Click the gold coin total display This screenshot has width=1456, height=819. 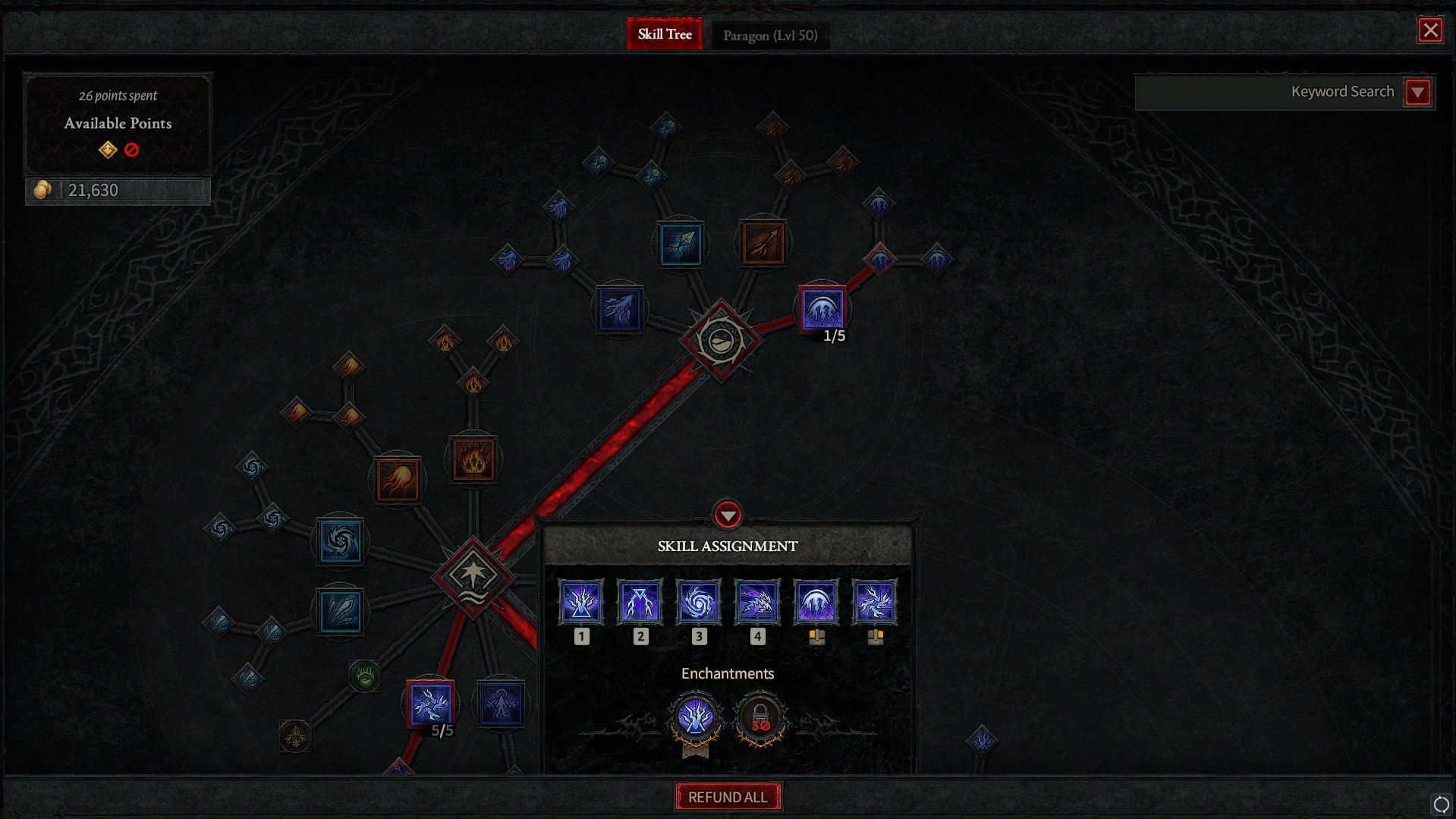[x=118, y=190]
